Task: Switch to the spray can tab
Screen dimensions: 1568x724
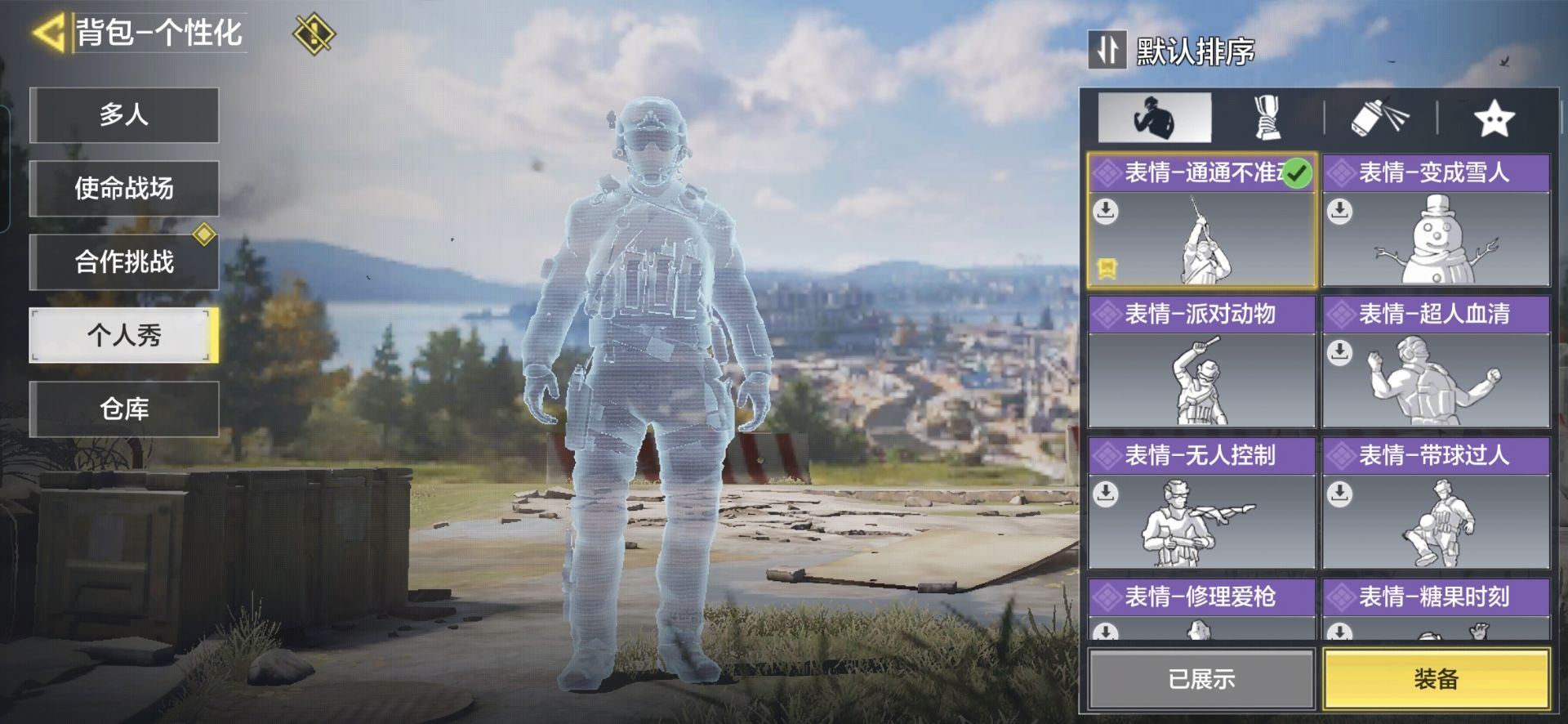Action: 1379,118
